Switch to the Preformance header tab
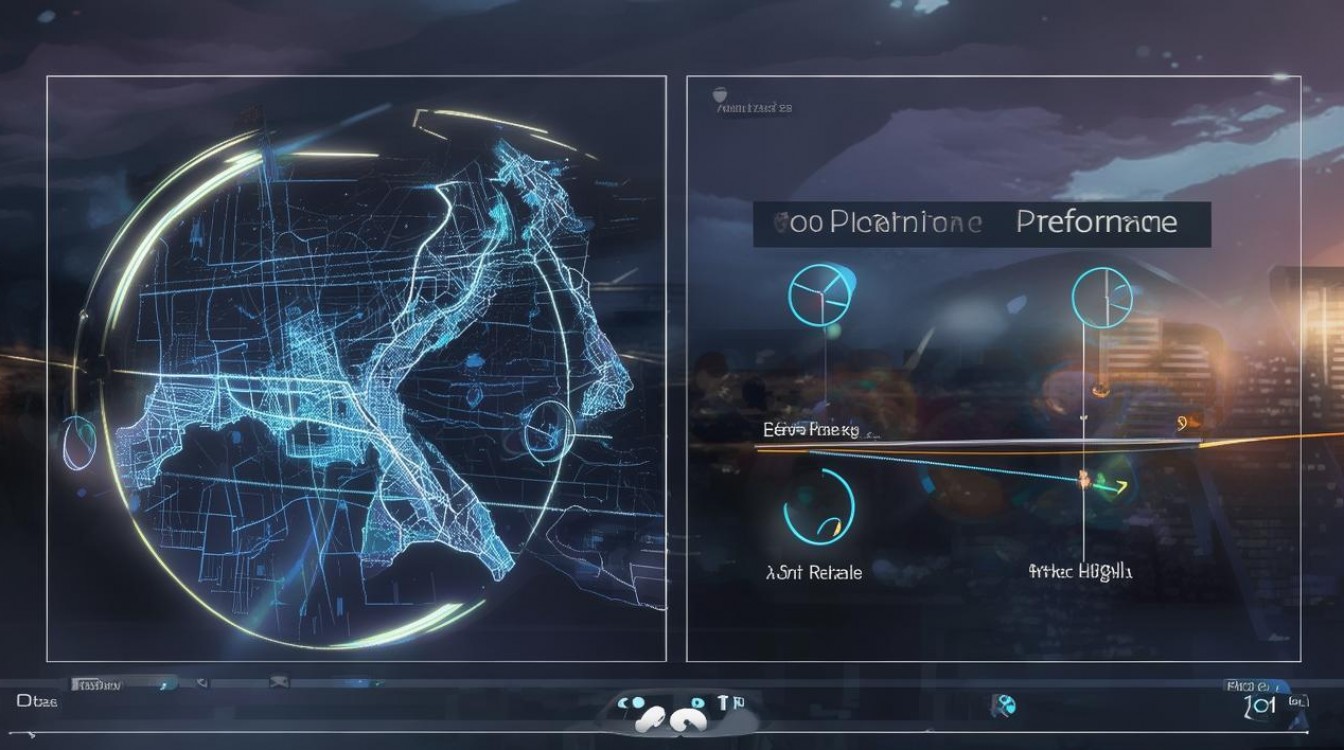 1096,222
